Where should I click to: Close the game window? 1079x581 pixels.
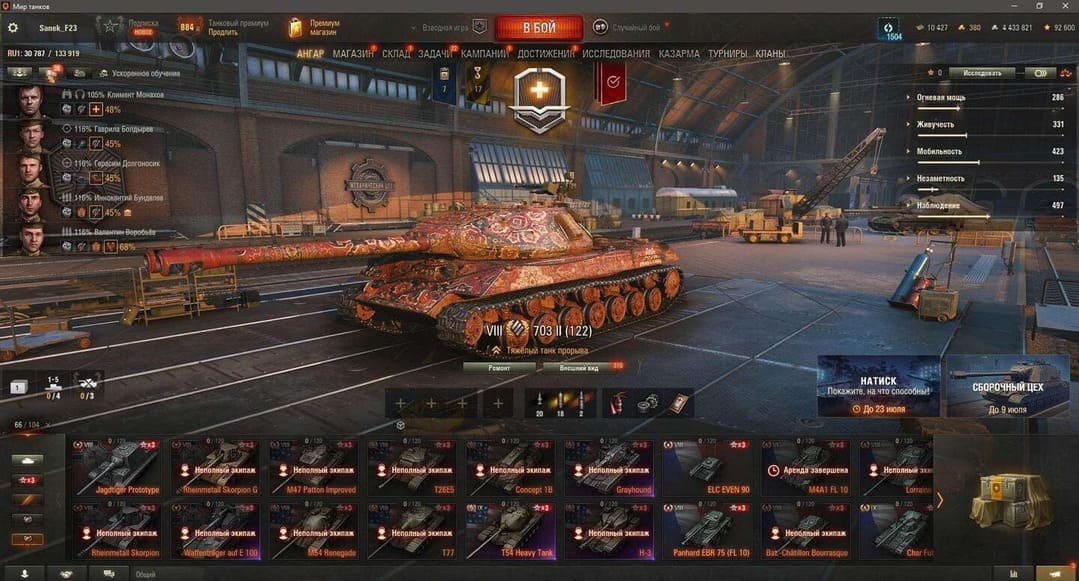pyautogui.click(x=1064, y=6)
